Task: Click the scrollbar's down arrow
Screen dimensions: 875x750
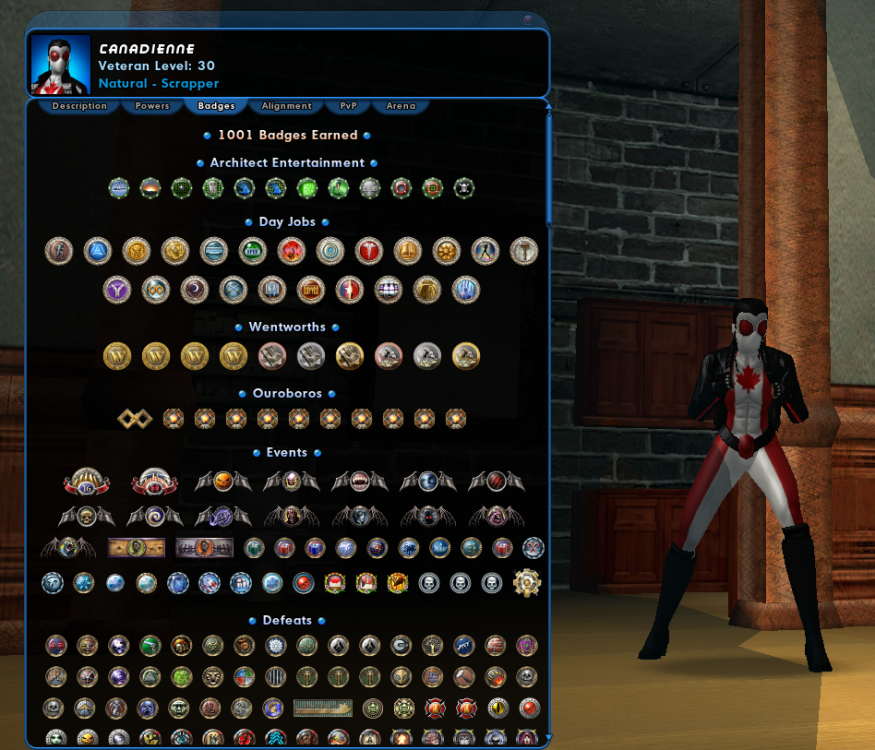Action: tap(547, 740)
